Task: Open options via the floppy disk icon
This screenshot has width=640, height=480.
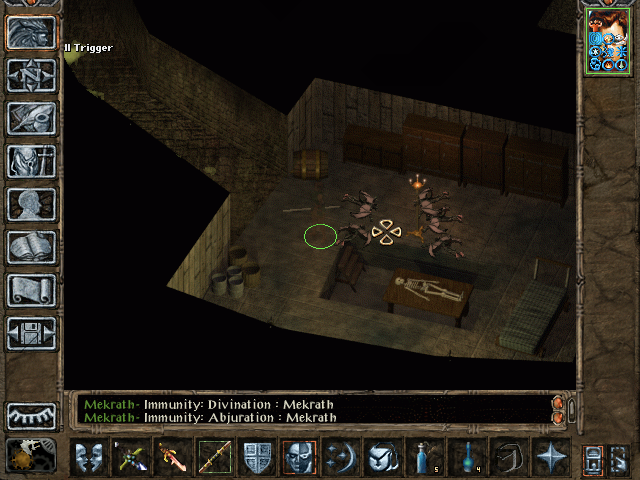Action: (x=31, y=333)
